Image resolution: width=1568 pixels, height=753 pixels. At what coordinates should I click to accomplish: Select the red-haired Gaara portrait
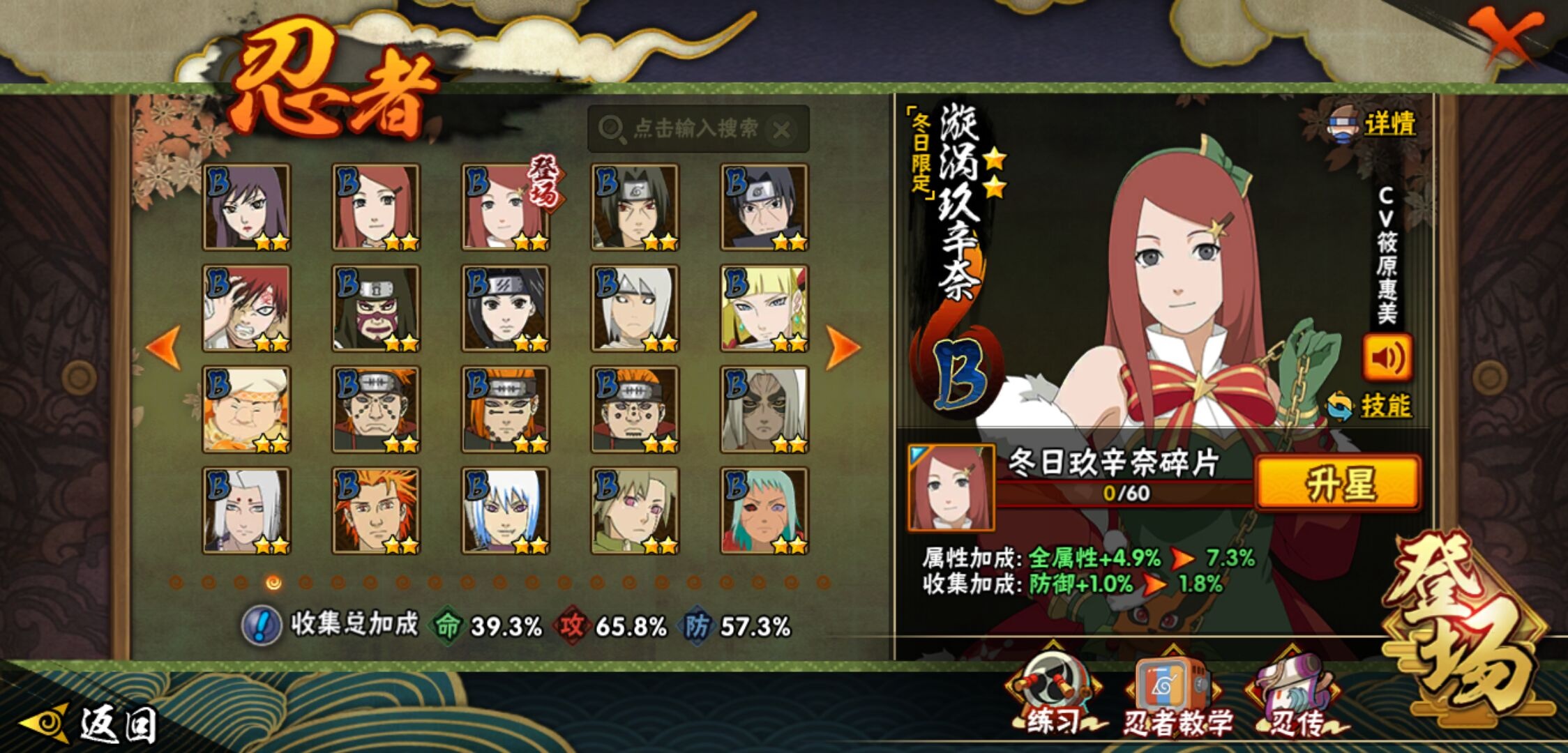pyautogui.click(x=246, y=308)
